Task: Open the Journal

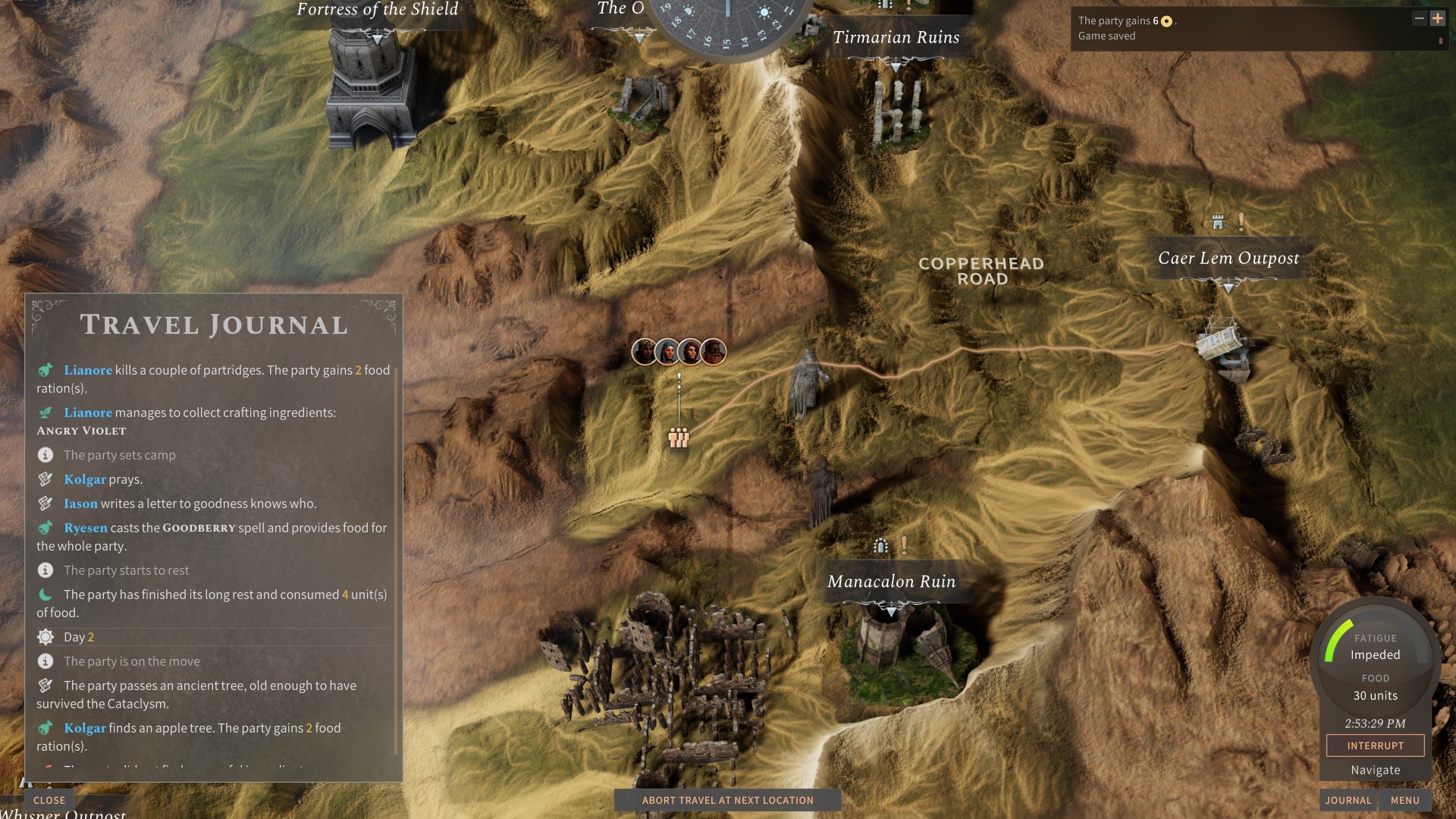Action: [1348, 800]
